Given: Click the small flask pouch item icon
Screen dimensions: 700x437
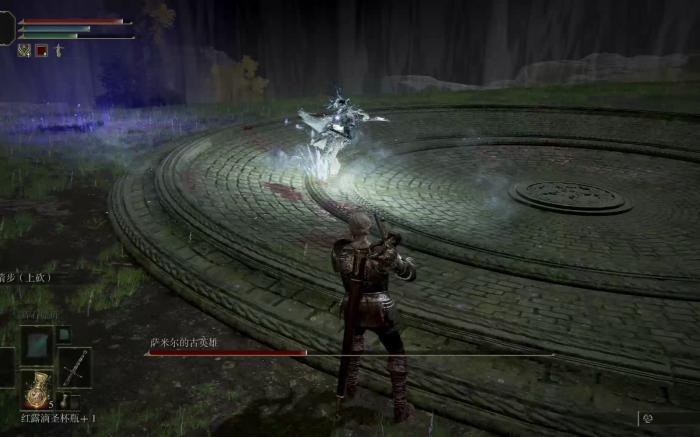Looking at the screenshot, I should click(x=64, y=400).
